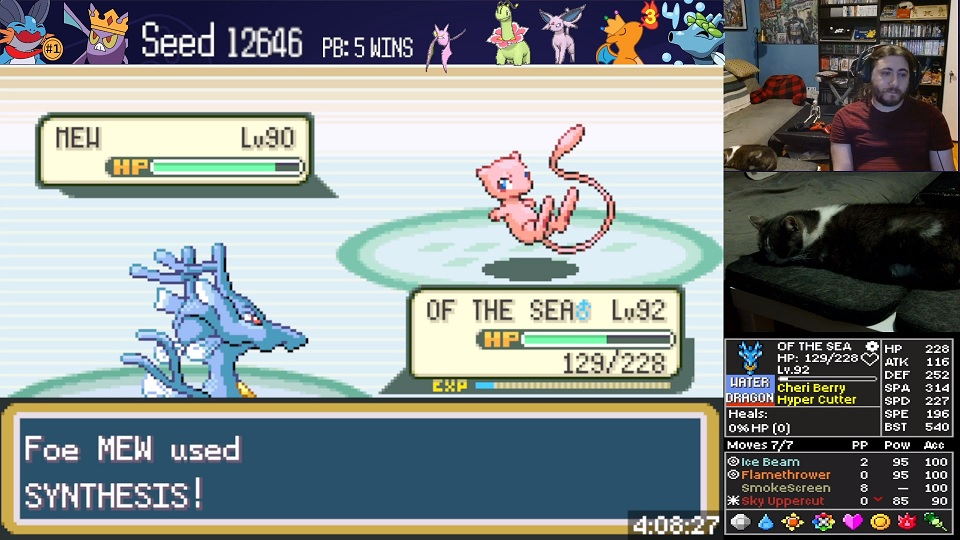
Task: Choose the rainbow flower badge icon
Action: [823, 522]
